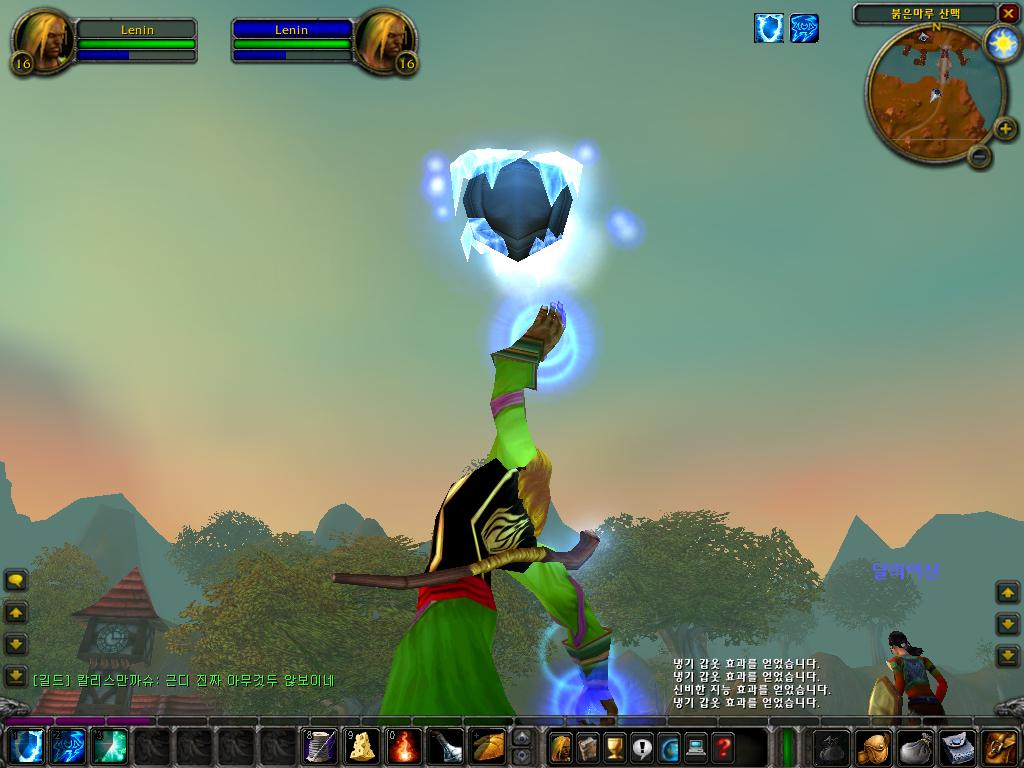Open the backpack bag slot
The width and height of the screenshot is (1024, 768).
pos(1000,747)
